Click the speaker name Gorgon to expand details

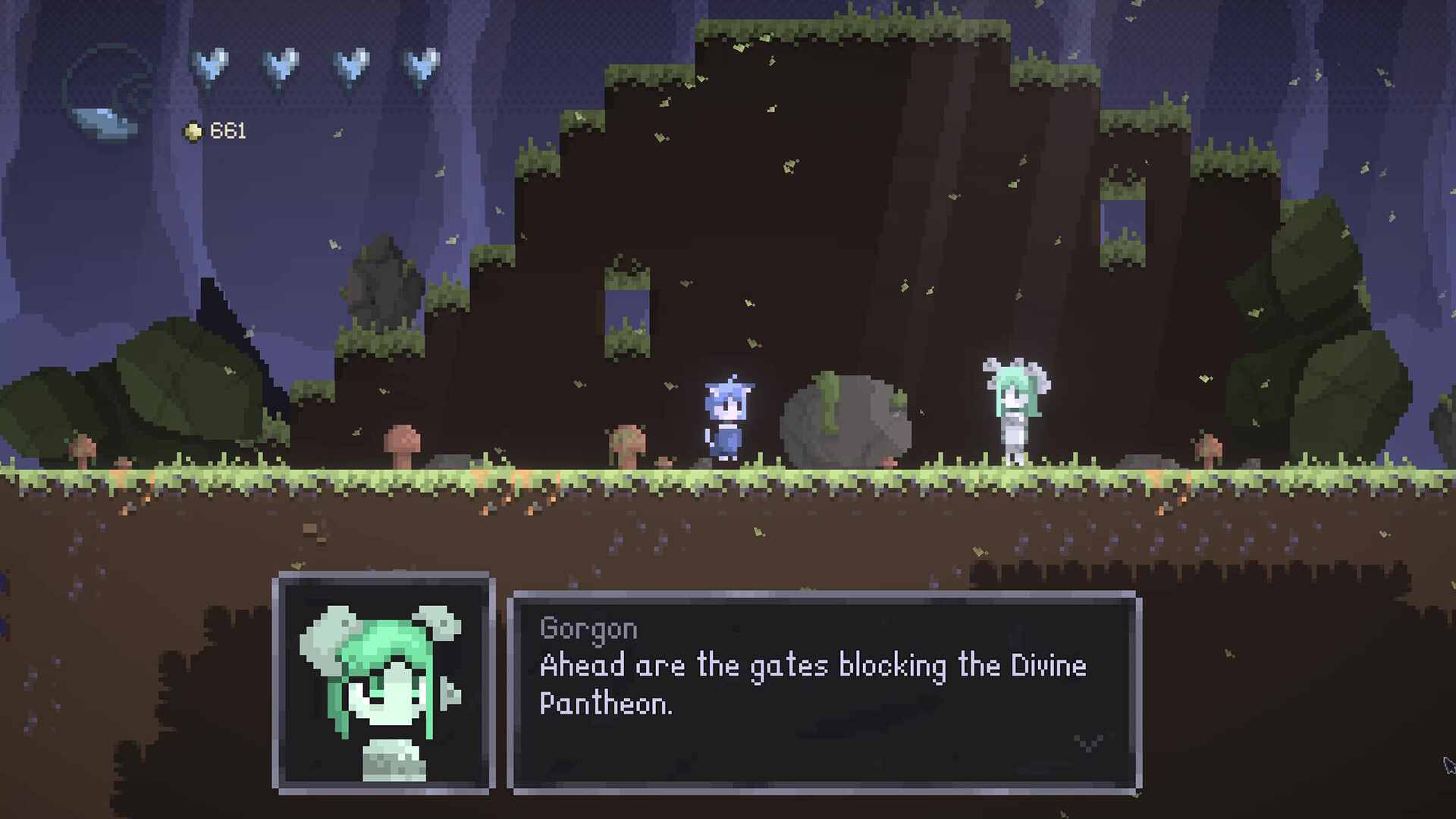[588, 627]
